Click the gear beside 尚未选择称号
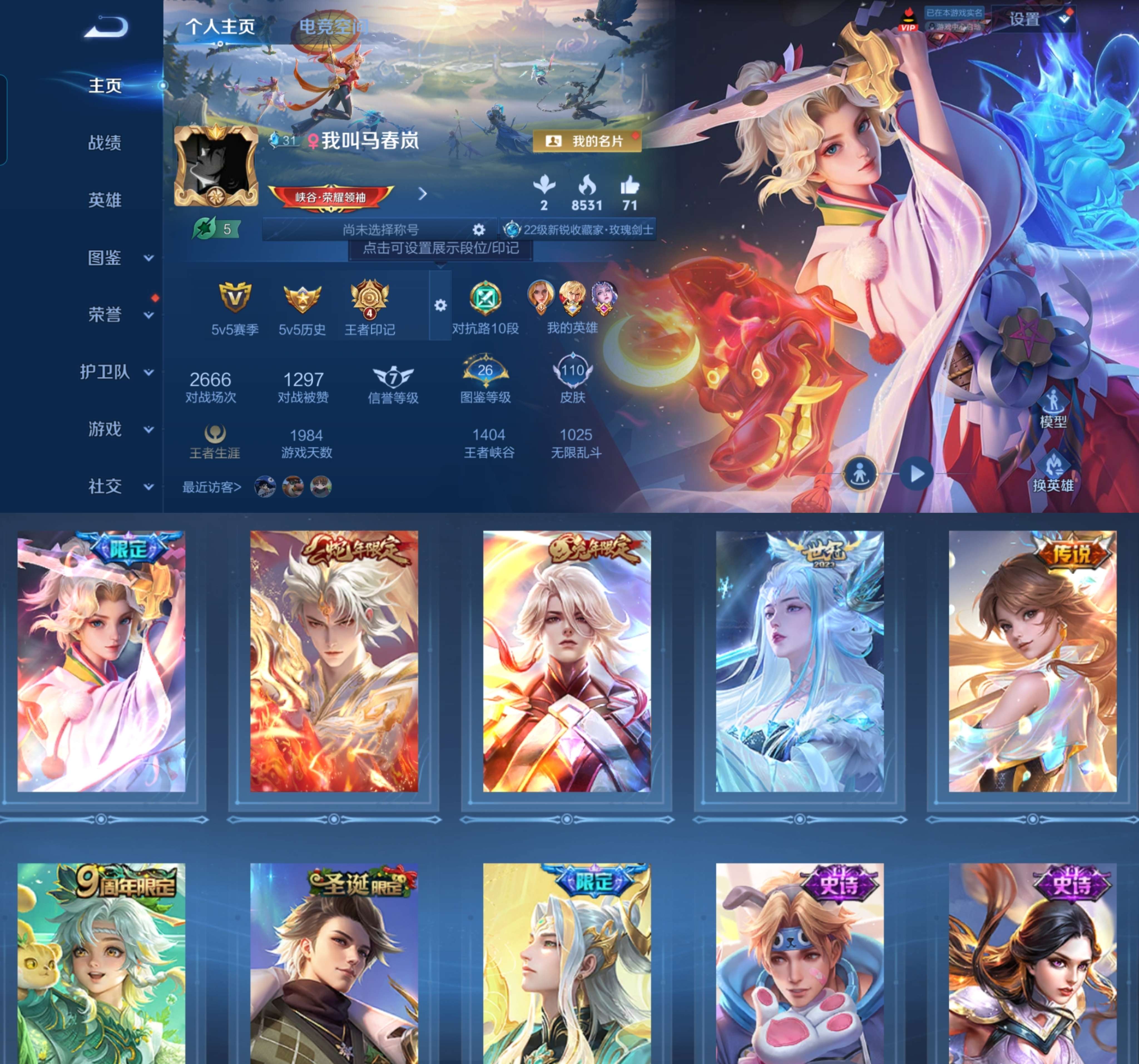Viewport: 1139px width, 1064px height. [x=479, y=228]
